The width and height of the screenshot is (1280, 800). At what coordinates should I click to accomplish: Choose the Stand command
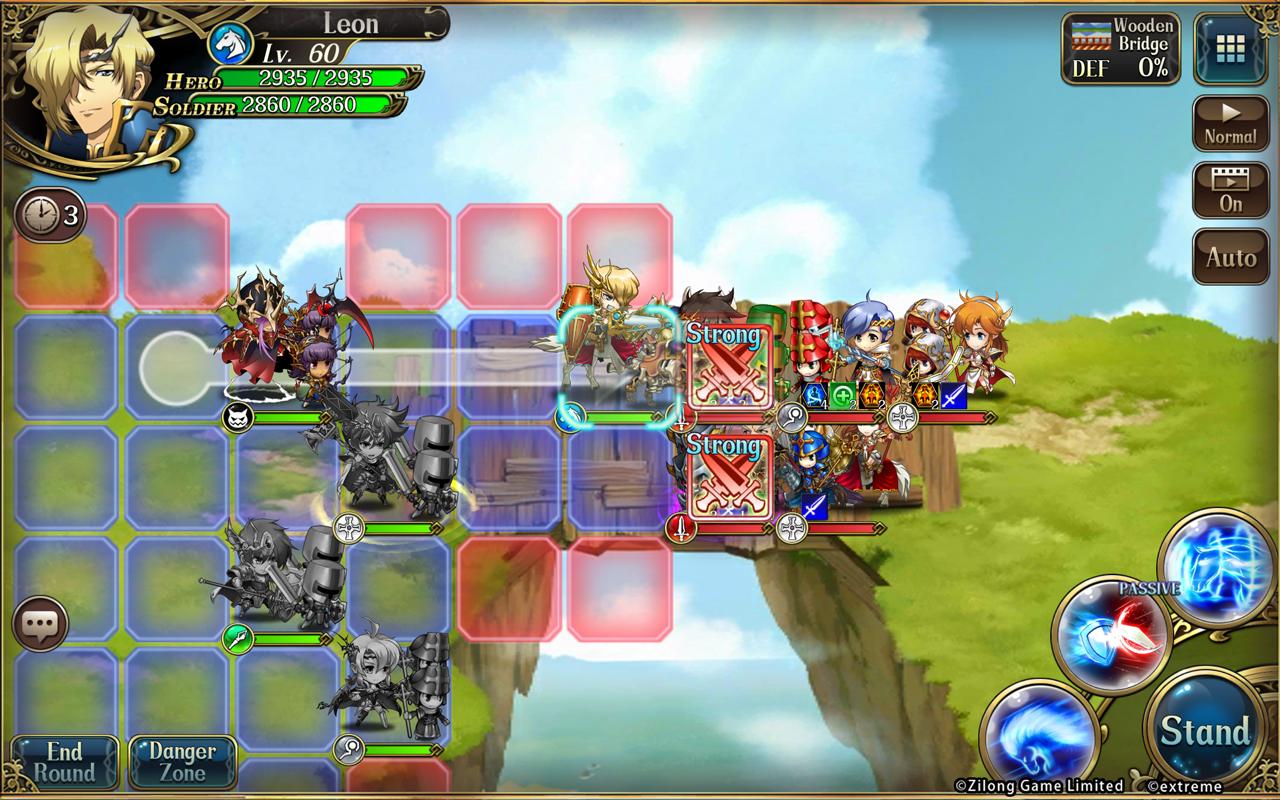coord(1205,731)
